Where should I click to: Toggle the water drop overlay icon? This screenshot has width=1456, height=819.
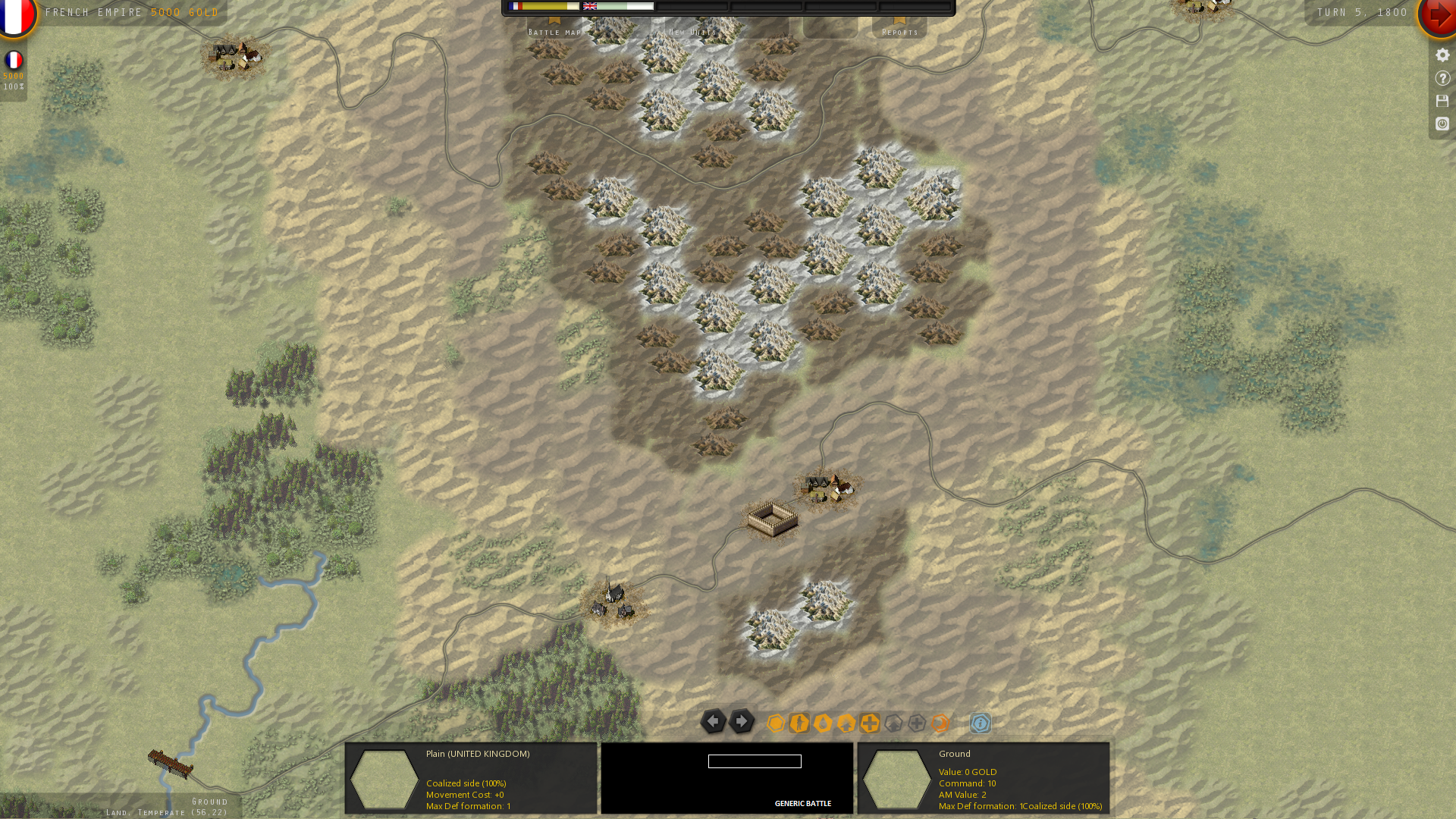823,723
